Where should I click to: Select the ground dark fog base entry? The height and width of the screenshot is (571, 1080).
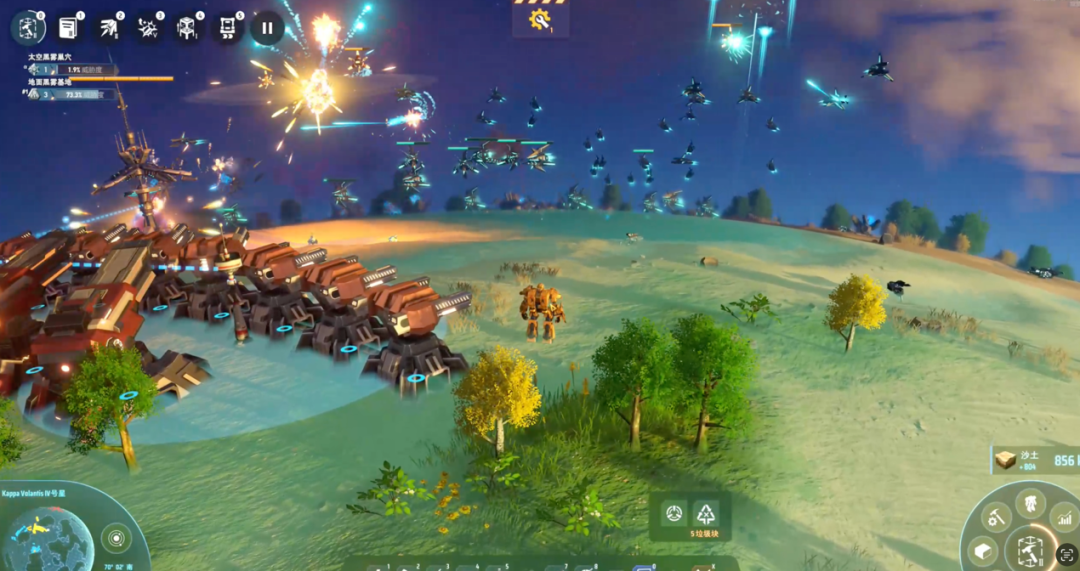click(x=70, y=93)
